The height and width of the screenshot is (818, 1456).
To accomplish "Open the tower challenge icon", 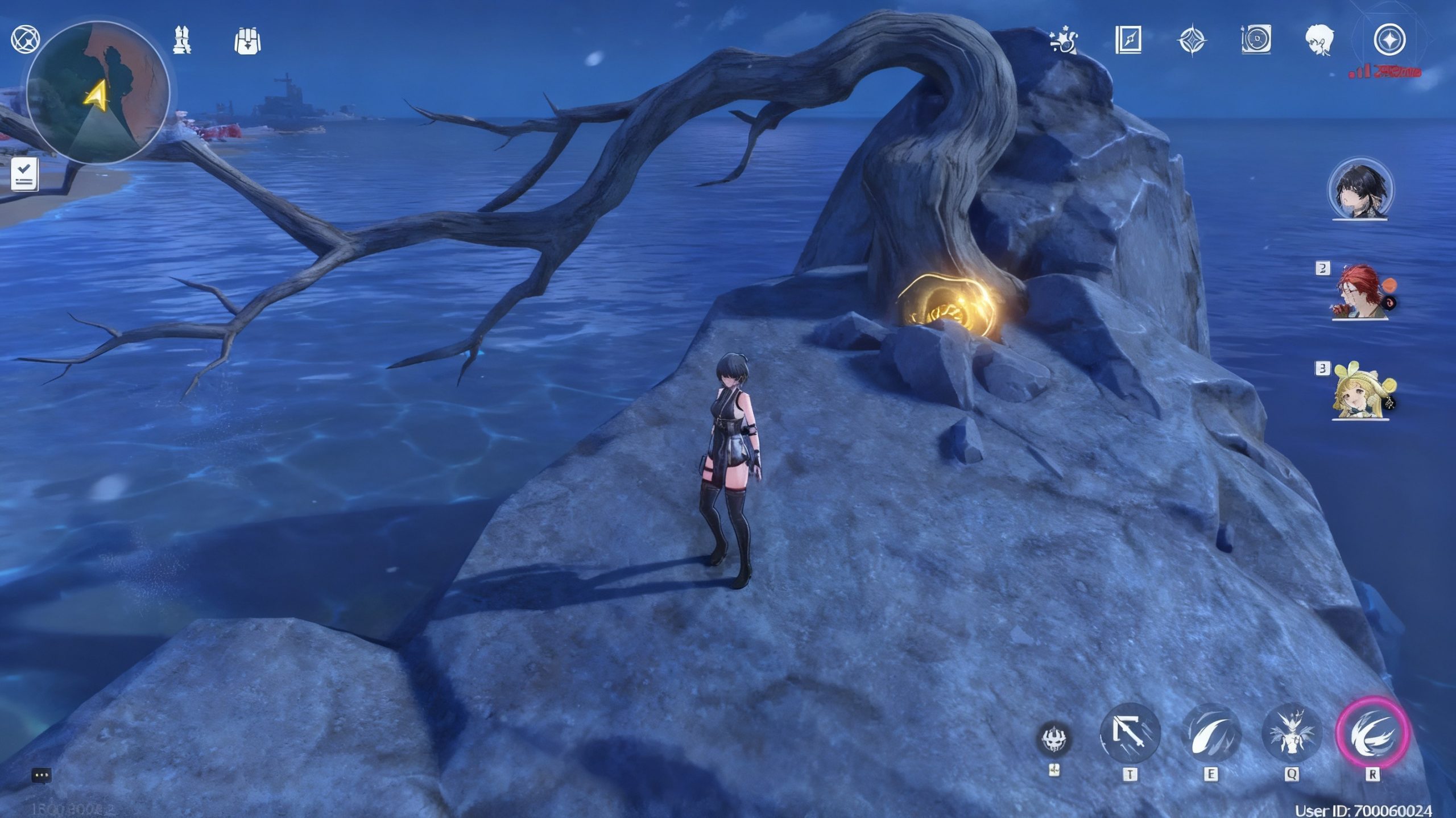I will pyautogui.click(x=182, y=40).
